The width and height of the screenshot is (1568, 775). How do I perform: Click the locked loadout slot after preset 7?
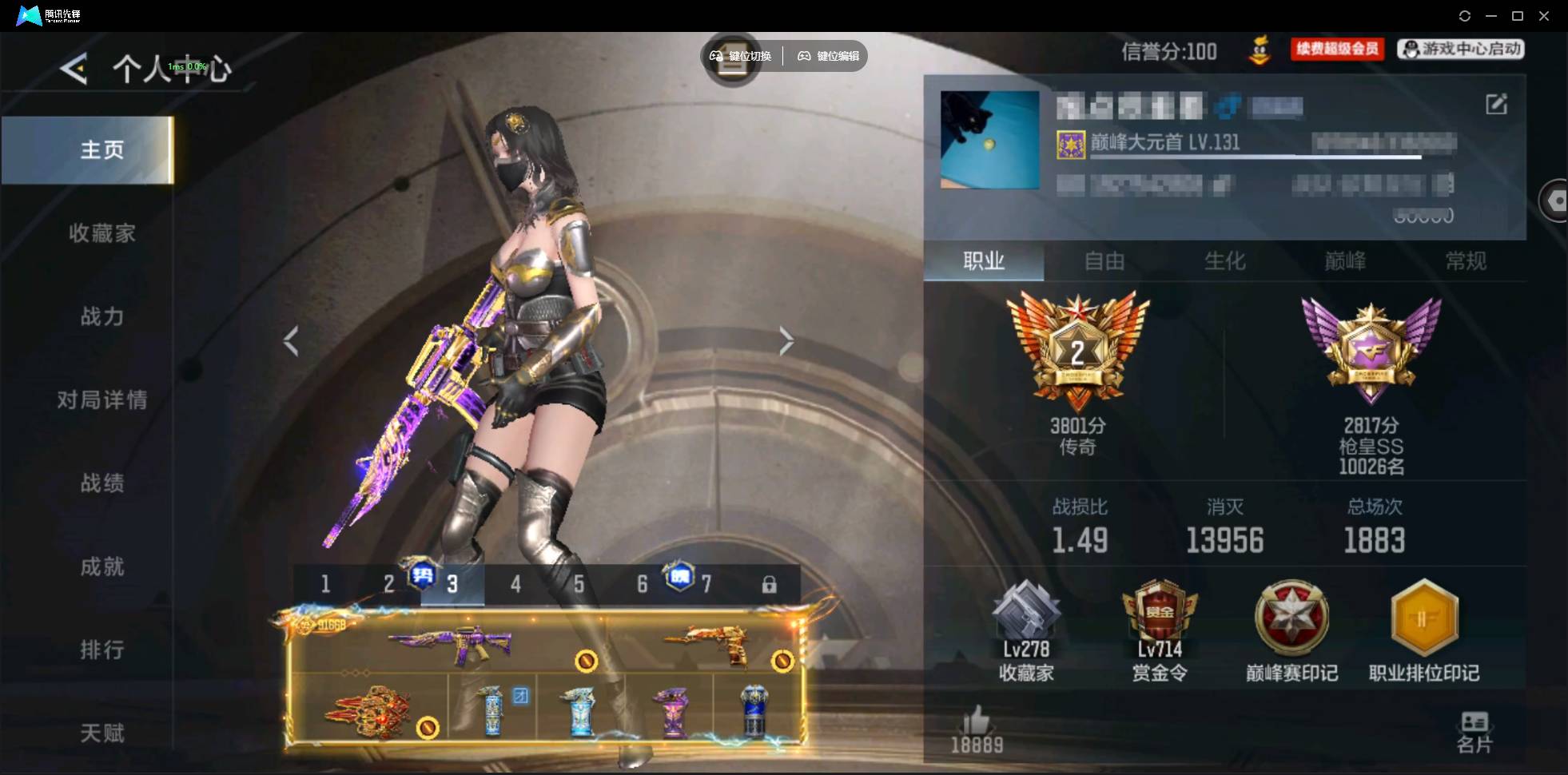(770, 584)
